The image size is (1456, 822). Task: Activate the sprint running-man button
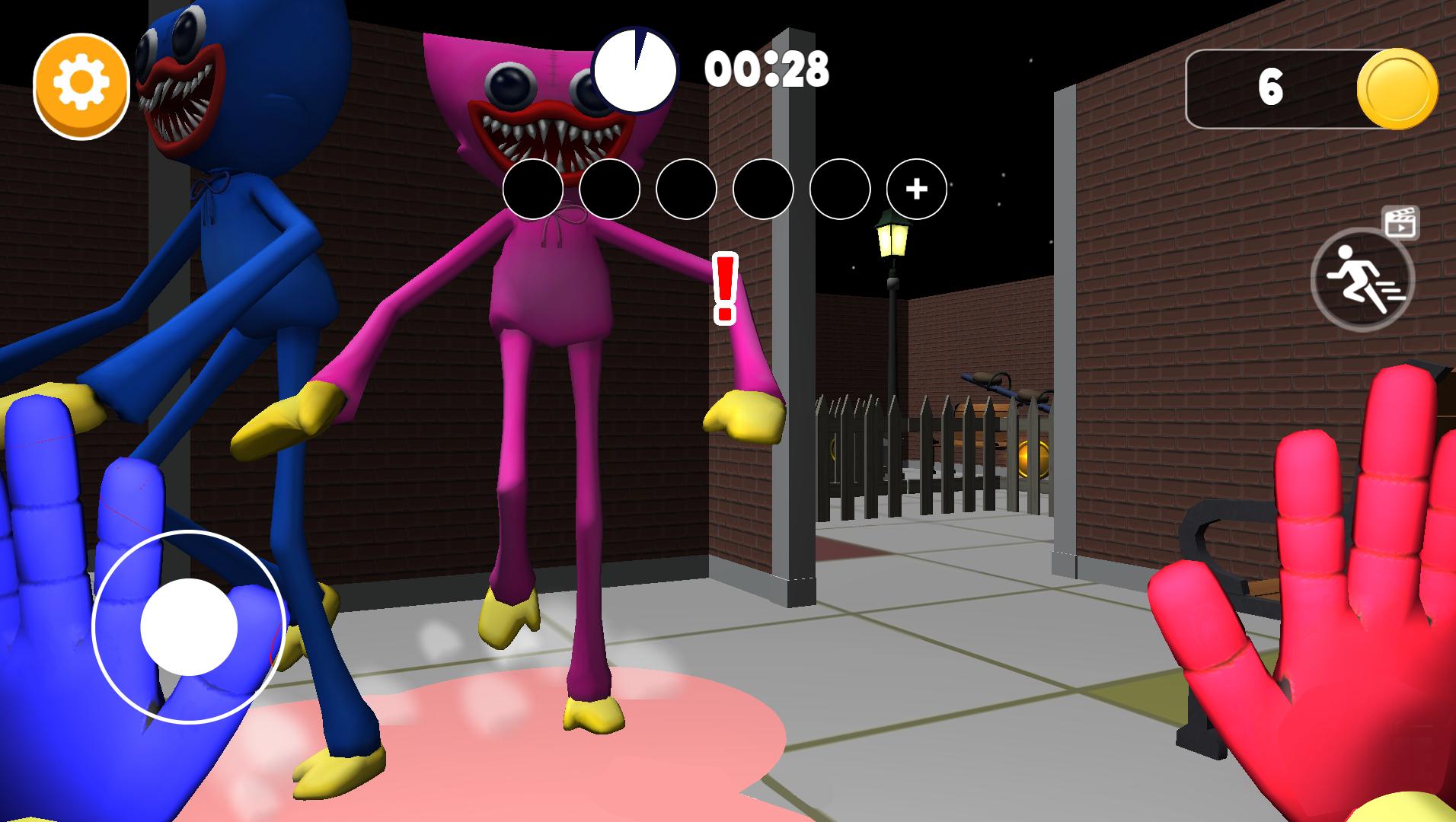[x=1362, y=279]
